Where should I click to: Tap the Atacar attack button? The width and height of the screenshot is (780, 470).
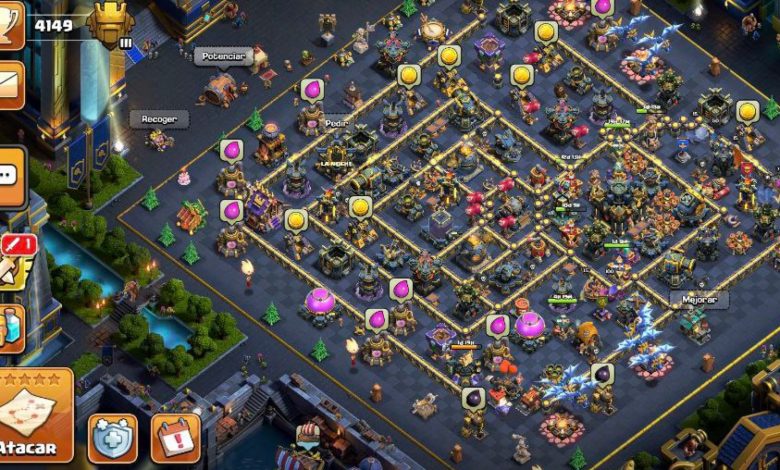coord(34,420)
